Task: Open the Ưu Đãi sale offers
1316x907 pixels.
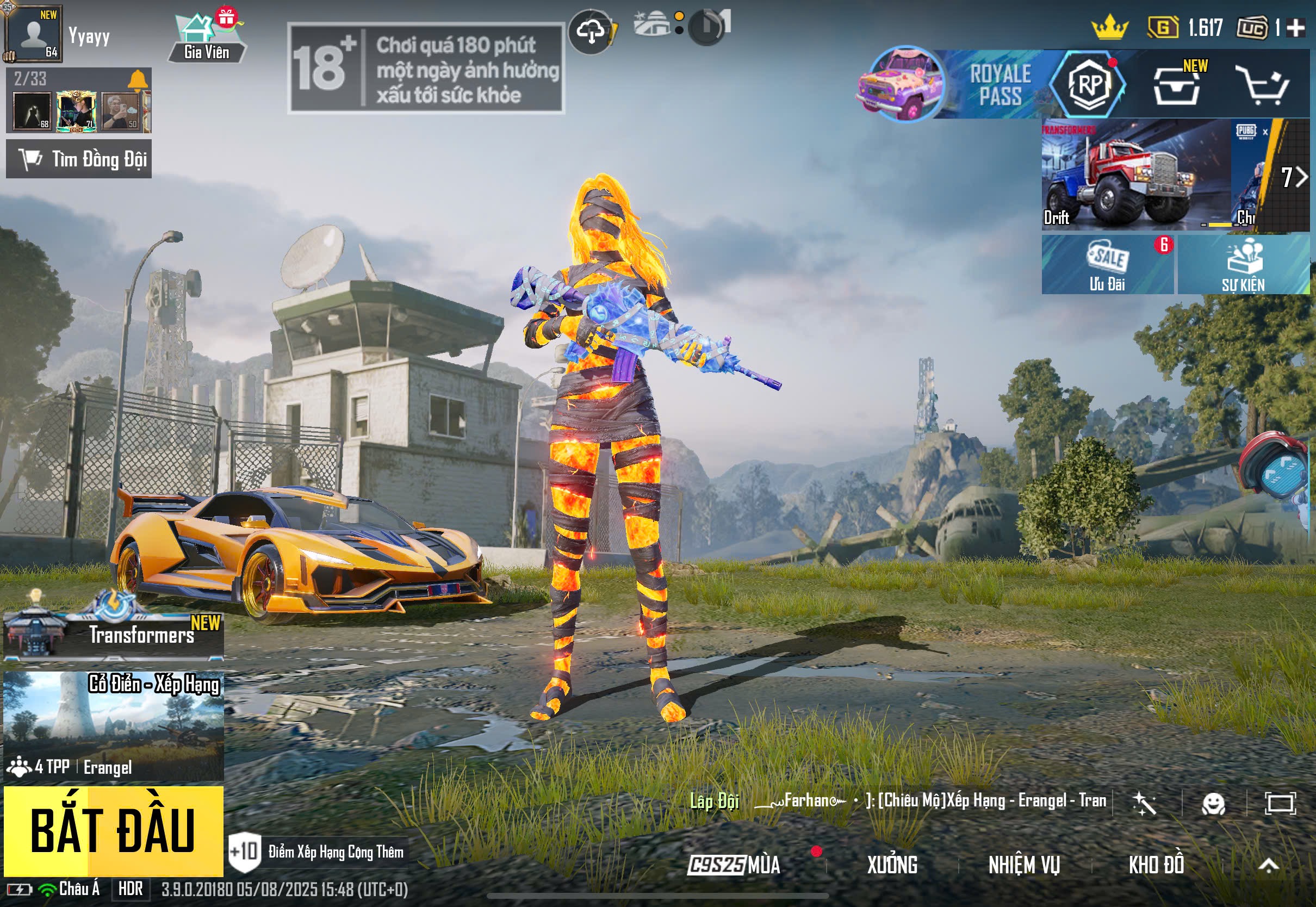Action: (x=1107, y=265)
